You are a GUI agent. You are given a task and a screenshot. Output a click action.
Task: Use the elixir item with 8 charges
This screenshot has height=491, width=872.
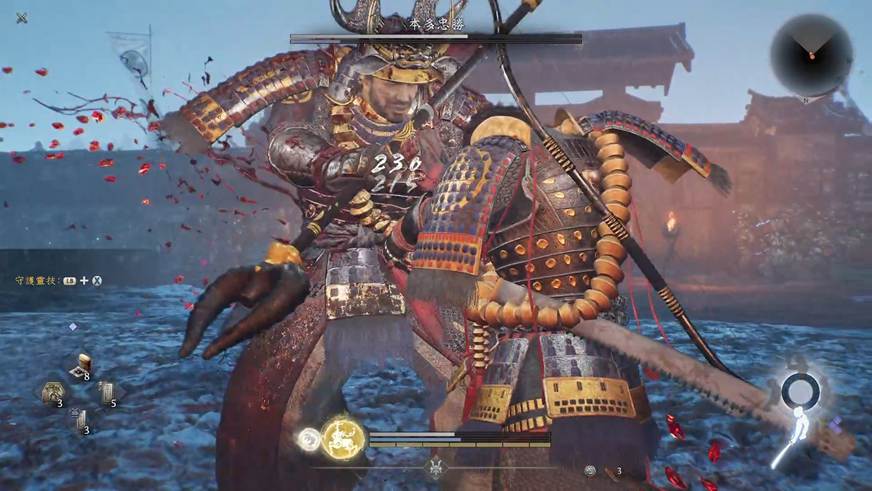81,368
